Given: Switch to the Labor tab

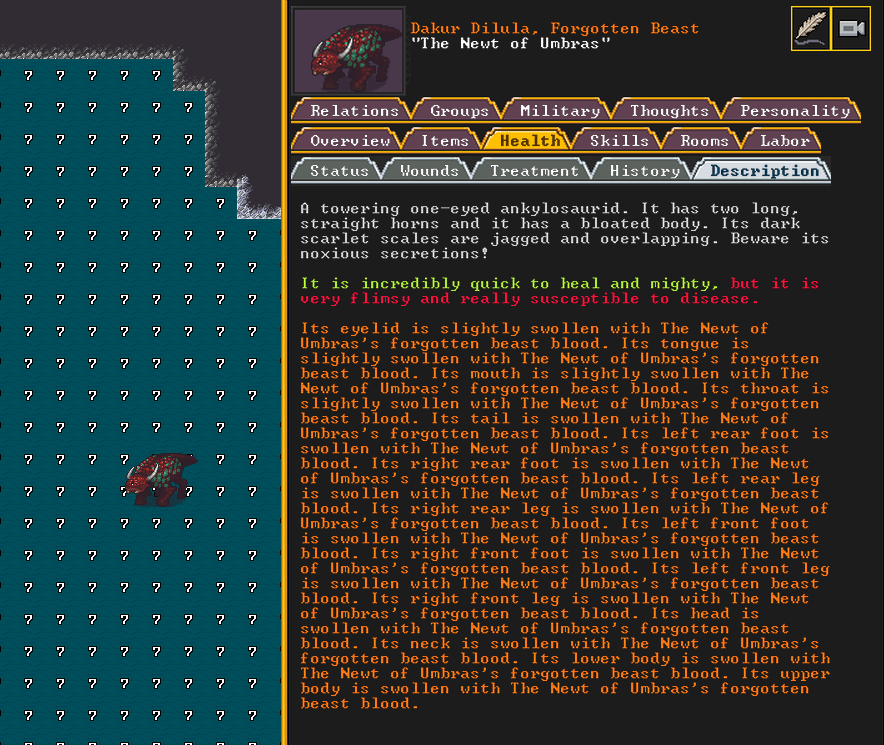Looking at the screenshot, I should [784, 141].
